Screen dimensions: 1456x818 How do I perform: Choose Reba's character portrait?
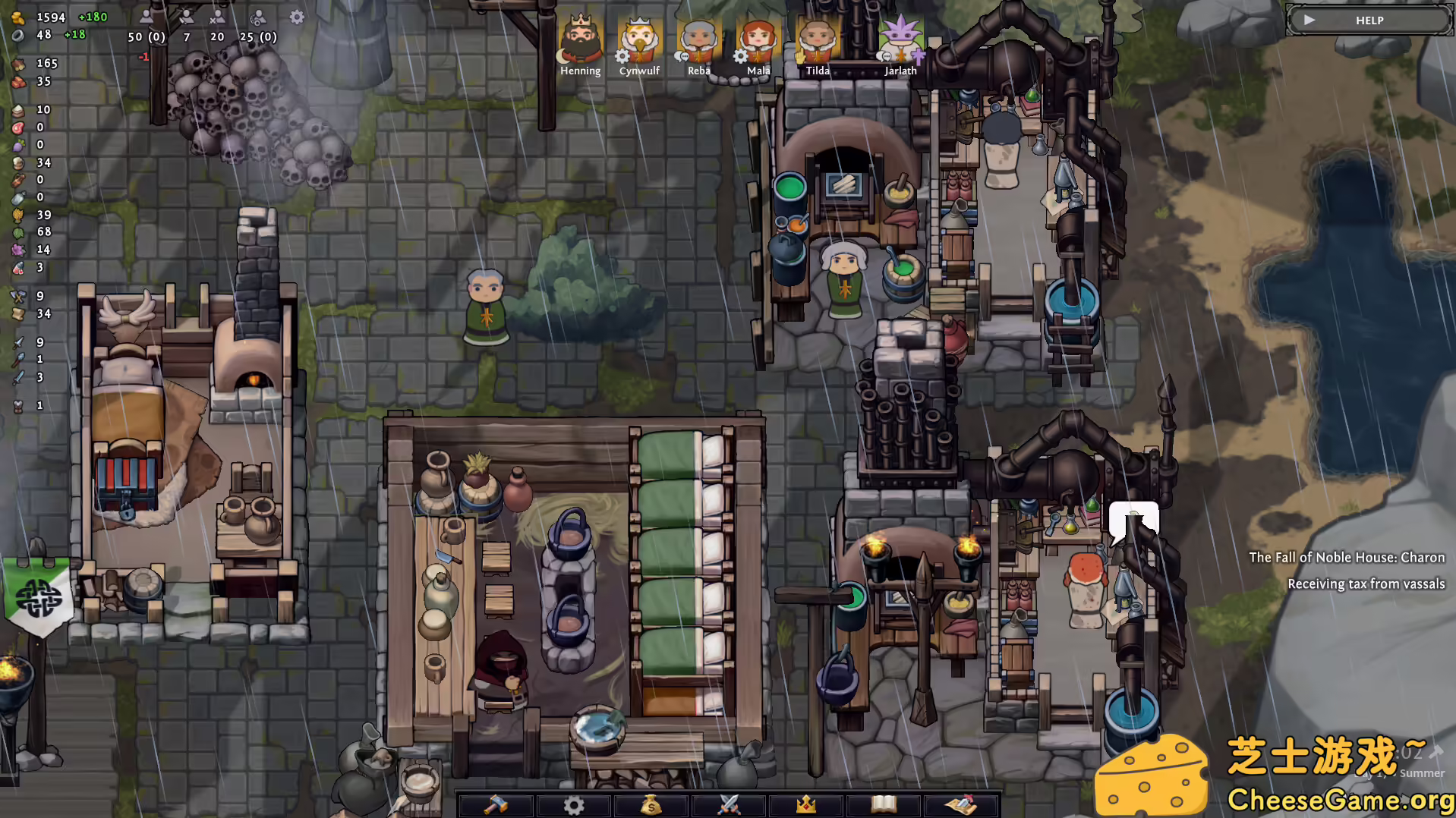698,39
